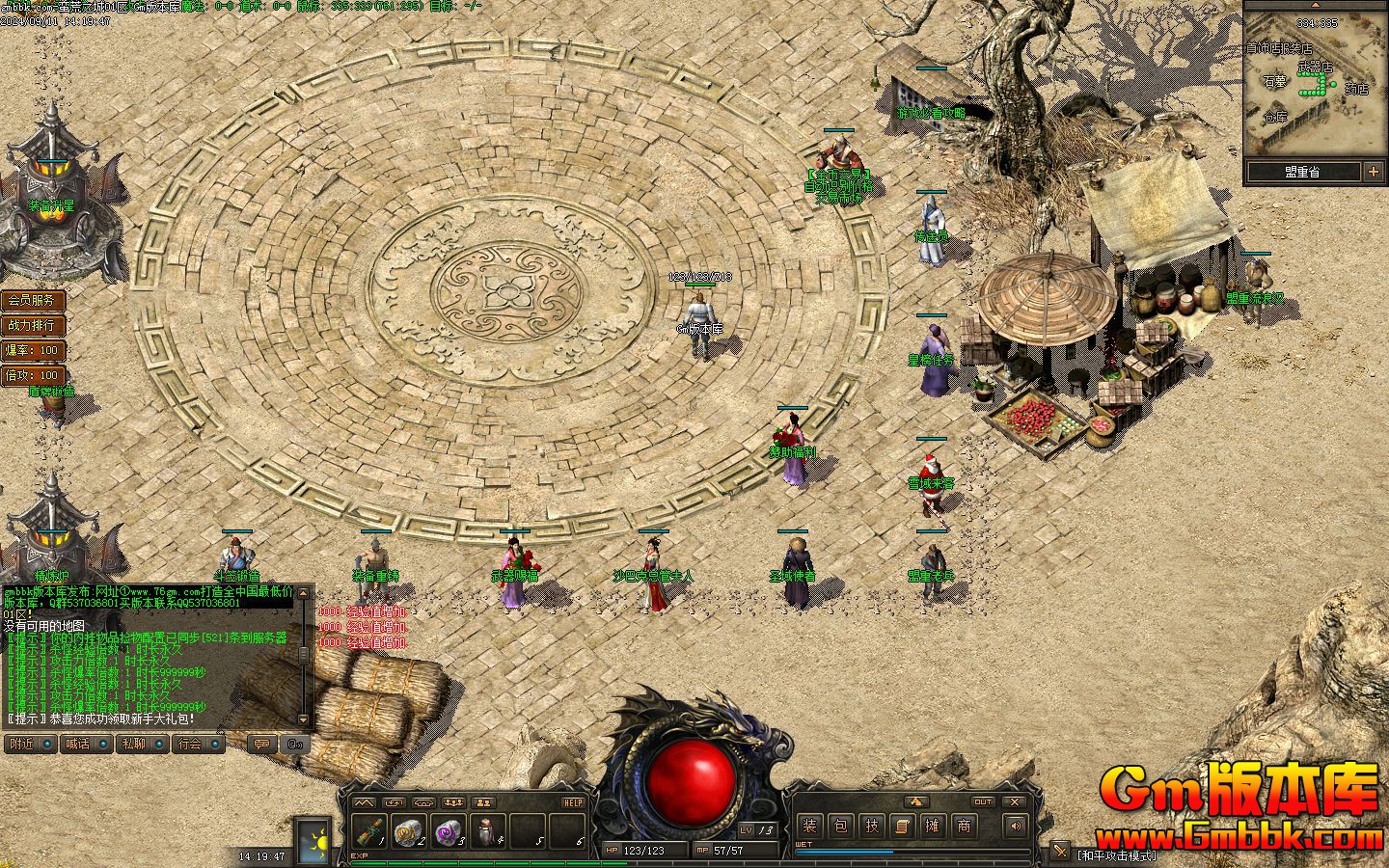This screenshot has height=868, width=1389.
Task: Toggle the sound speaker button
Action: click(1015, 826)
